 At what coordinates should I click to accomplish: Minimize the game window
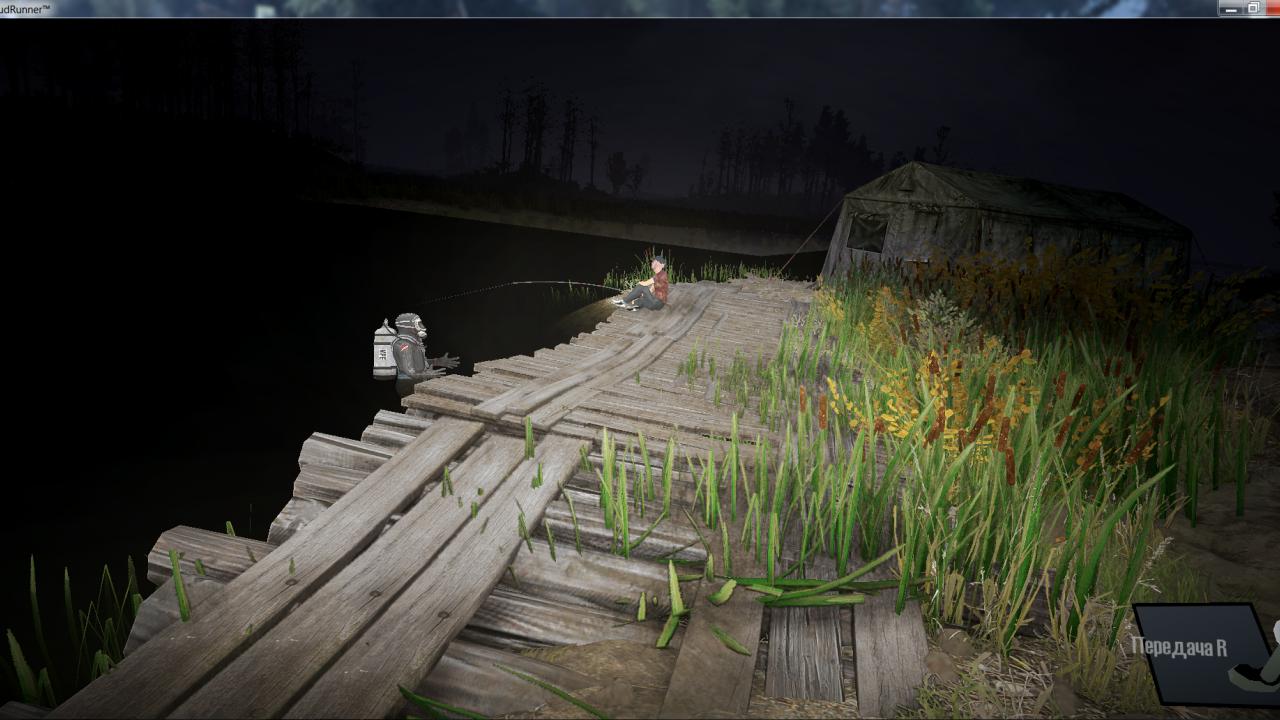1230,8
